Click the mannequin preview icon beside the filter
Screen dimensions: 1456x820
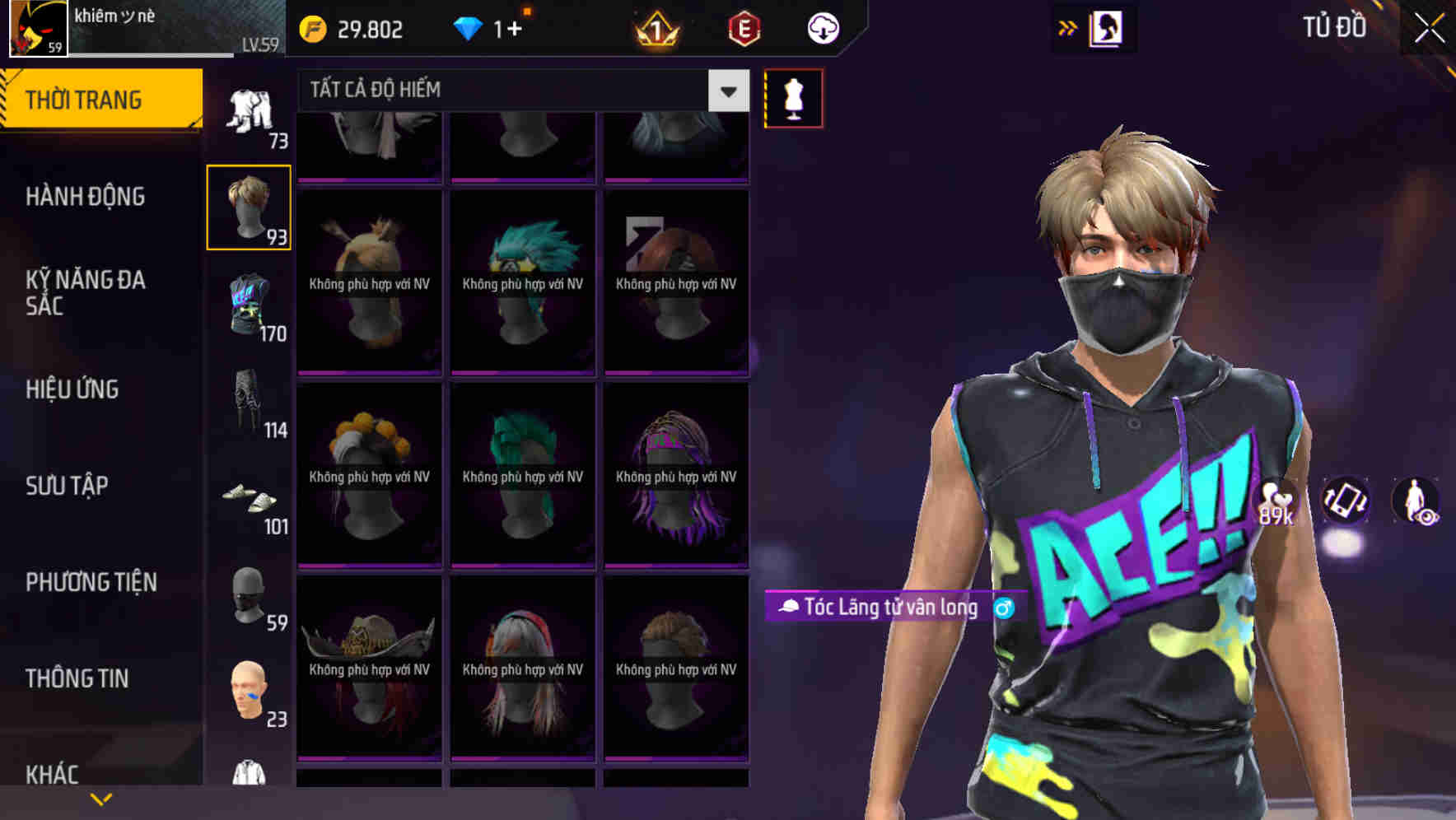coord(793,96)
